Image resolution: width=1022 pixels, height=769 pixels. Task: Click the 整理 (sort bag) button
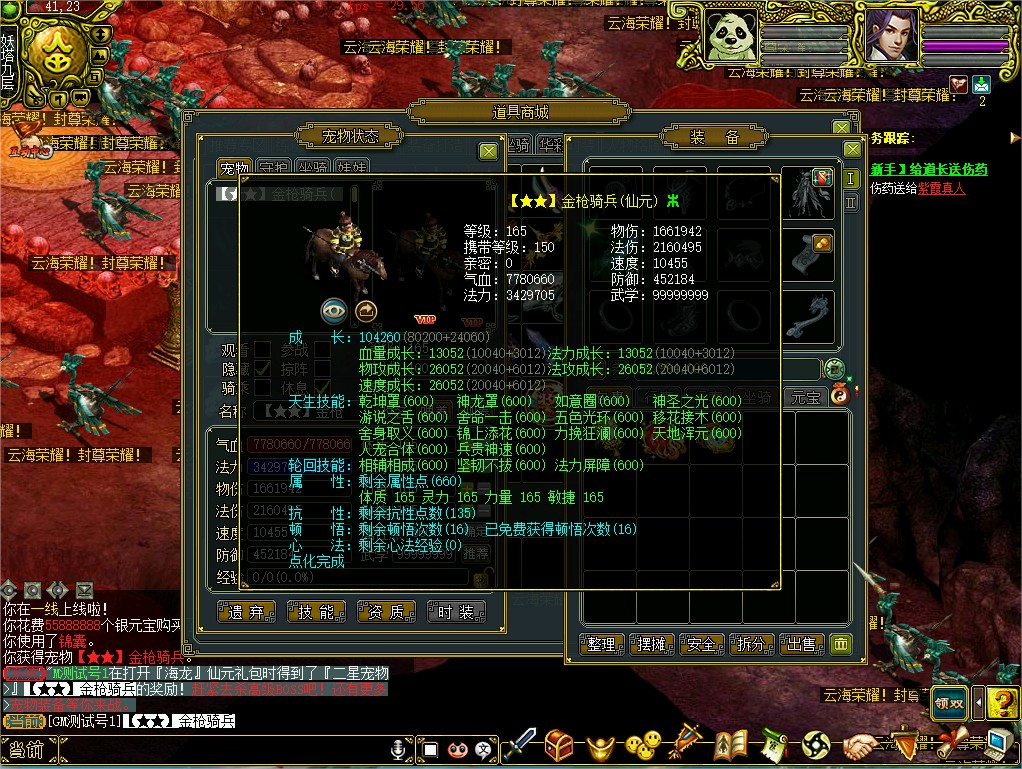[x=601, y=645]
